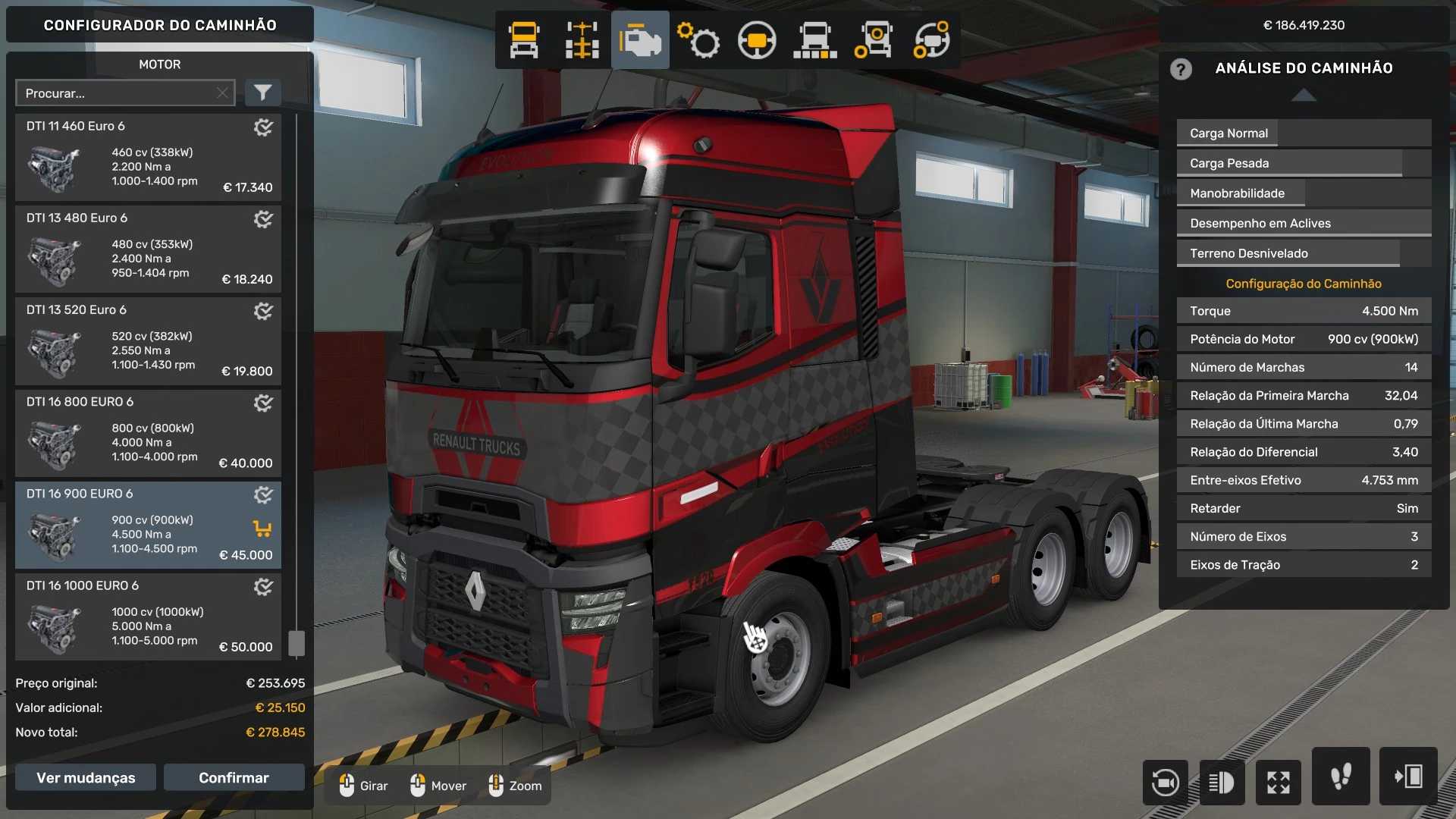This screenshot has width=1456, height=819.
Task: Select the DTI 16 800 EURO 6 engine
Action: coord(148,433)
